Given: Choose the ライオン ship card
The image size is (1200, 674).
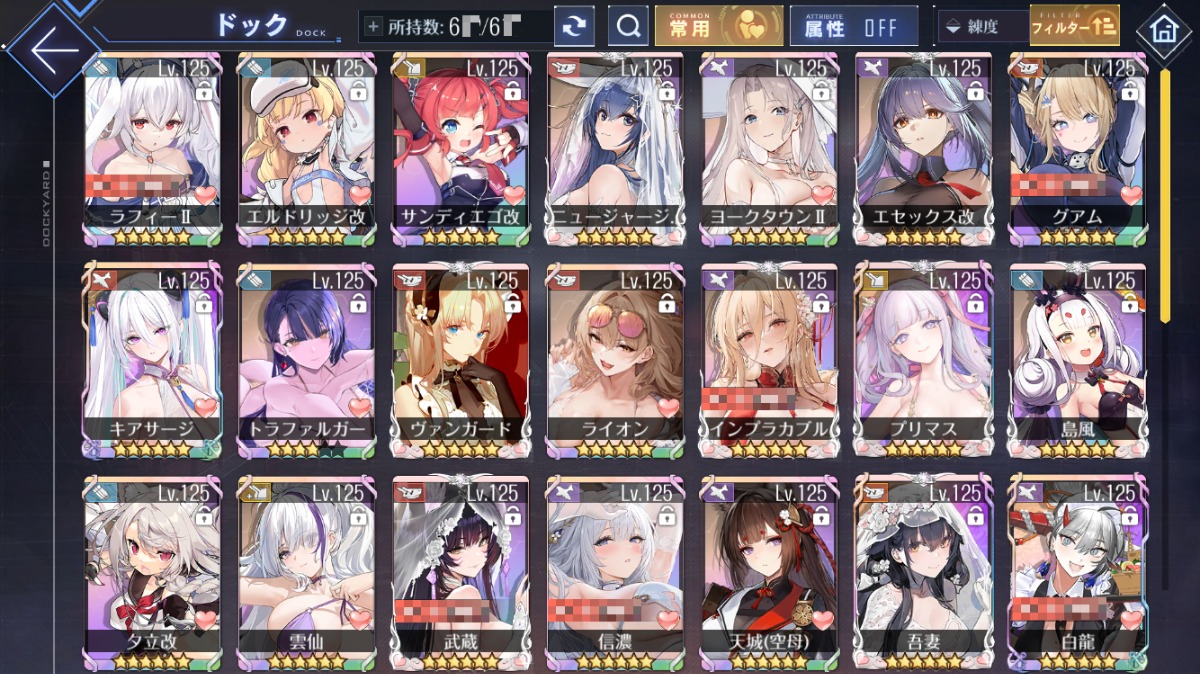Looking at the screenshot, I should click(x=614, y=358).
